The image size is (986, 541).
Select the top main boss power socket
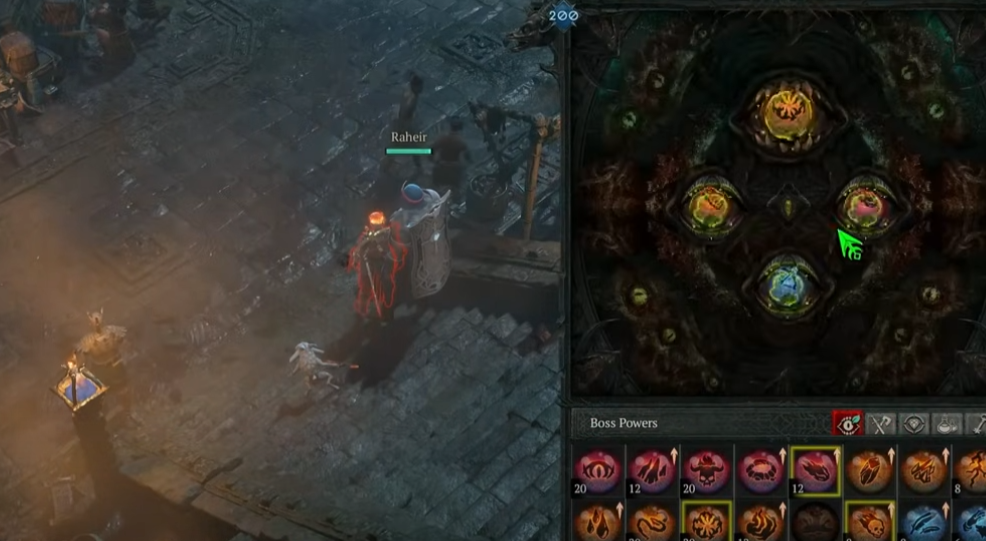click(x=786, y=113)
